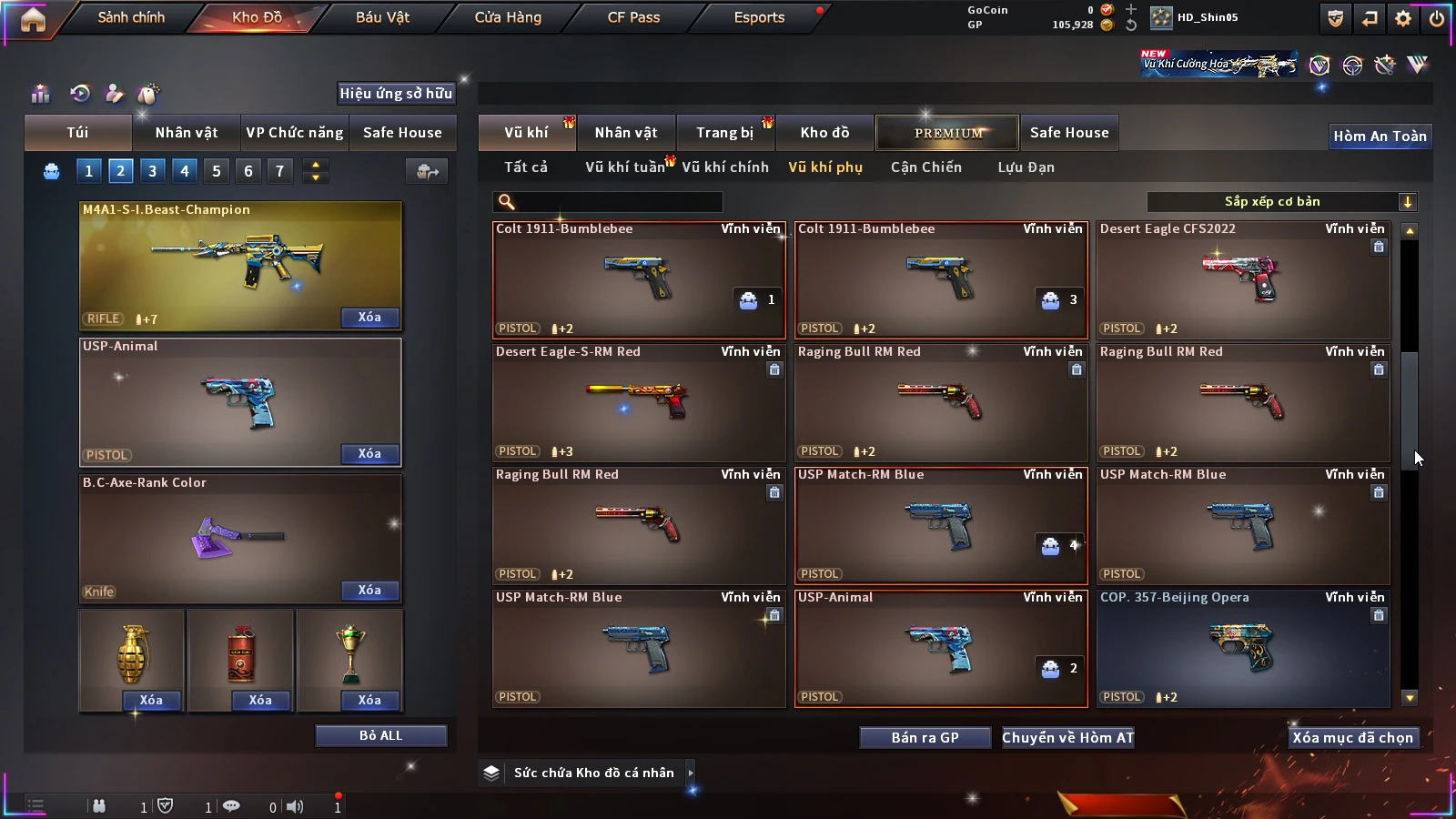The height and width of the screenshot is (819, 1456).
Task: Delete selection with Xóa mục đã chọn
Action: click(x=1352, y=738)
